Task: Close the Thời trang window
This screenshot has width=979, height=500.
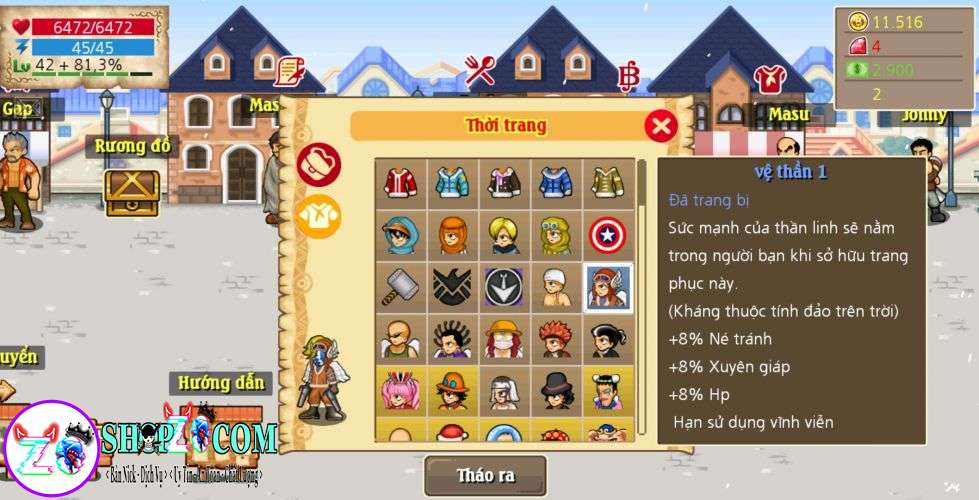Action: 660,126
